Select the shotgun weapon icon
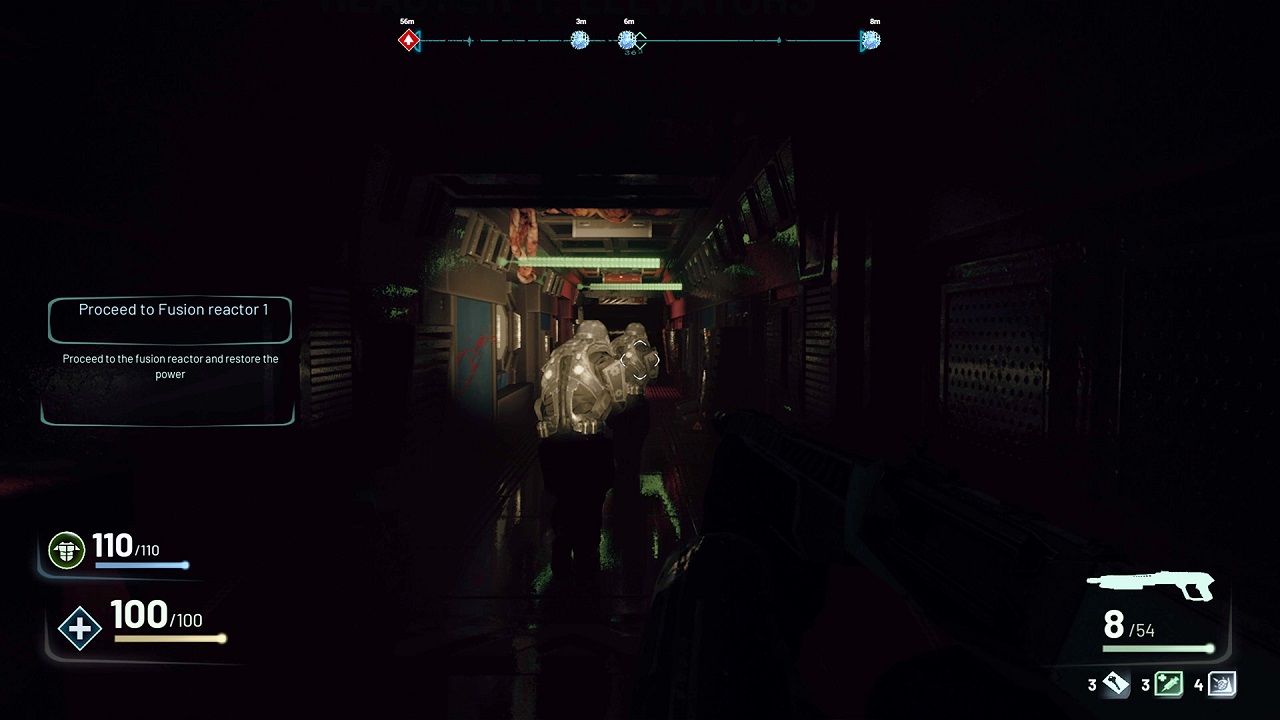The height and width of the screenshot is (720, 1280). (x=1151, y=584)
